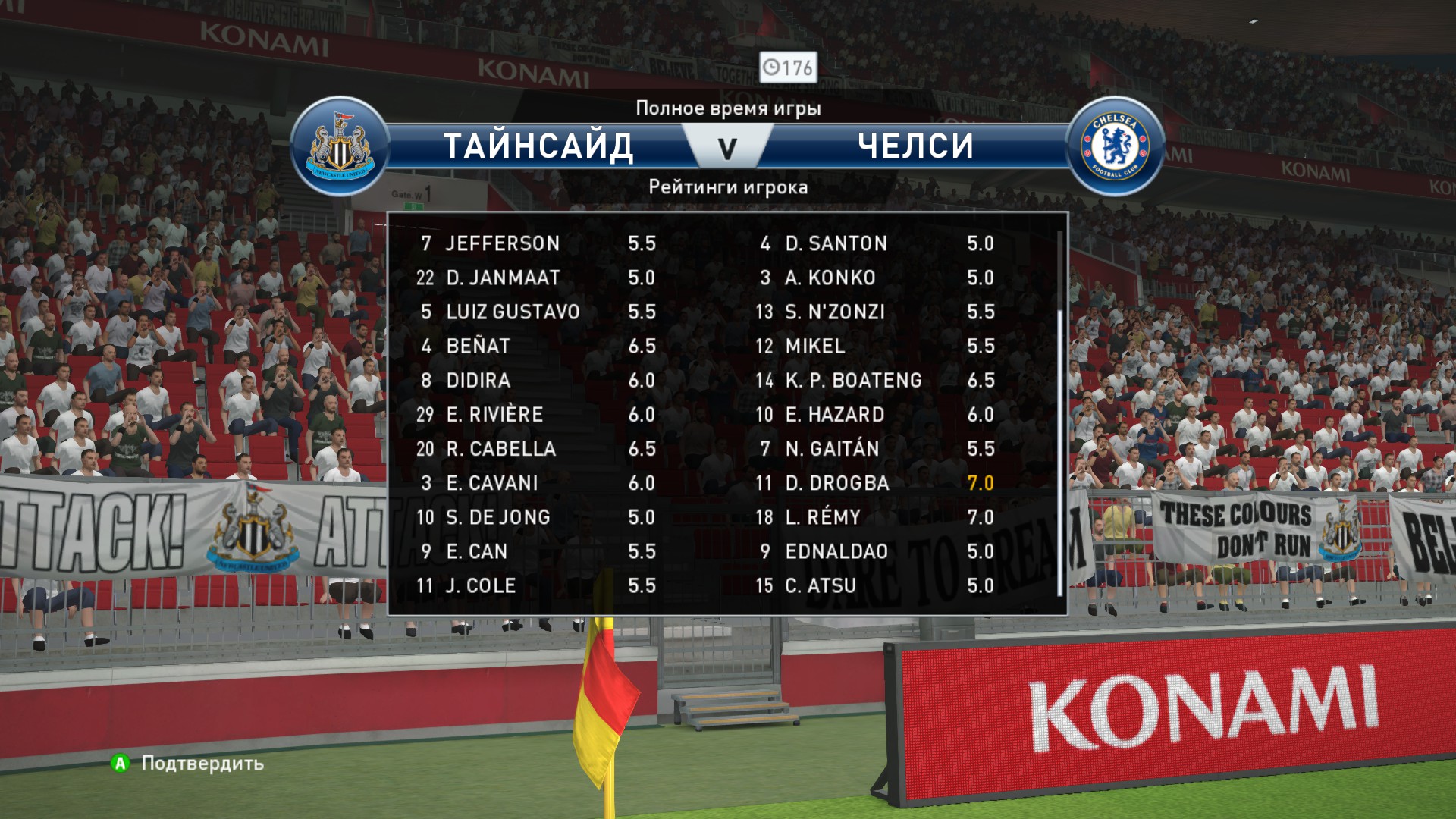The height and width of the screenshot is (819, 1456).
Task: Click the Newcastle United crest
Action: coord(339,146)
